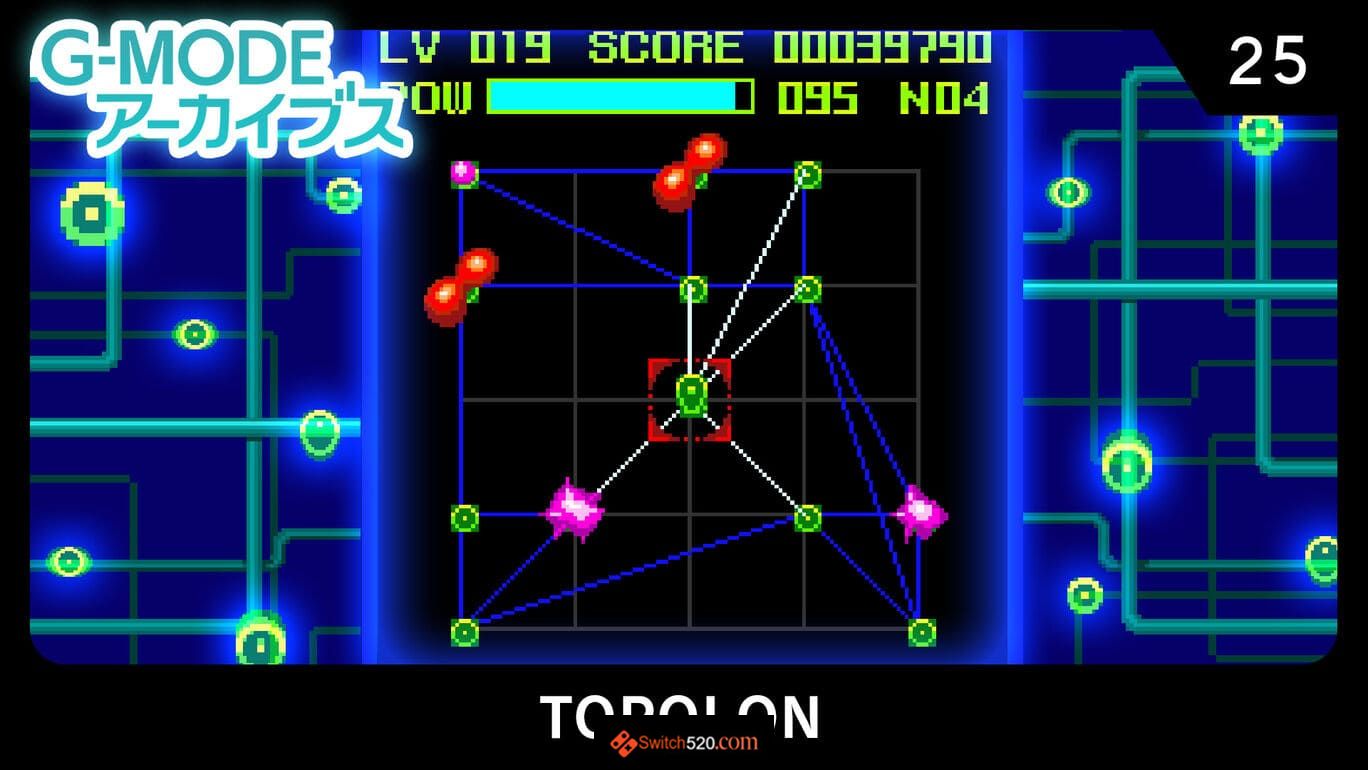Click the magenta node in the top-left grid corner
This screenshot has width=1368, height=770.
tap(462, 175)
